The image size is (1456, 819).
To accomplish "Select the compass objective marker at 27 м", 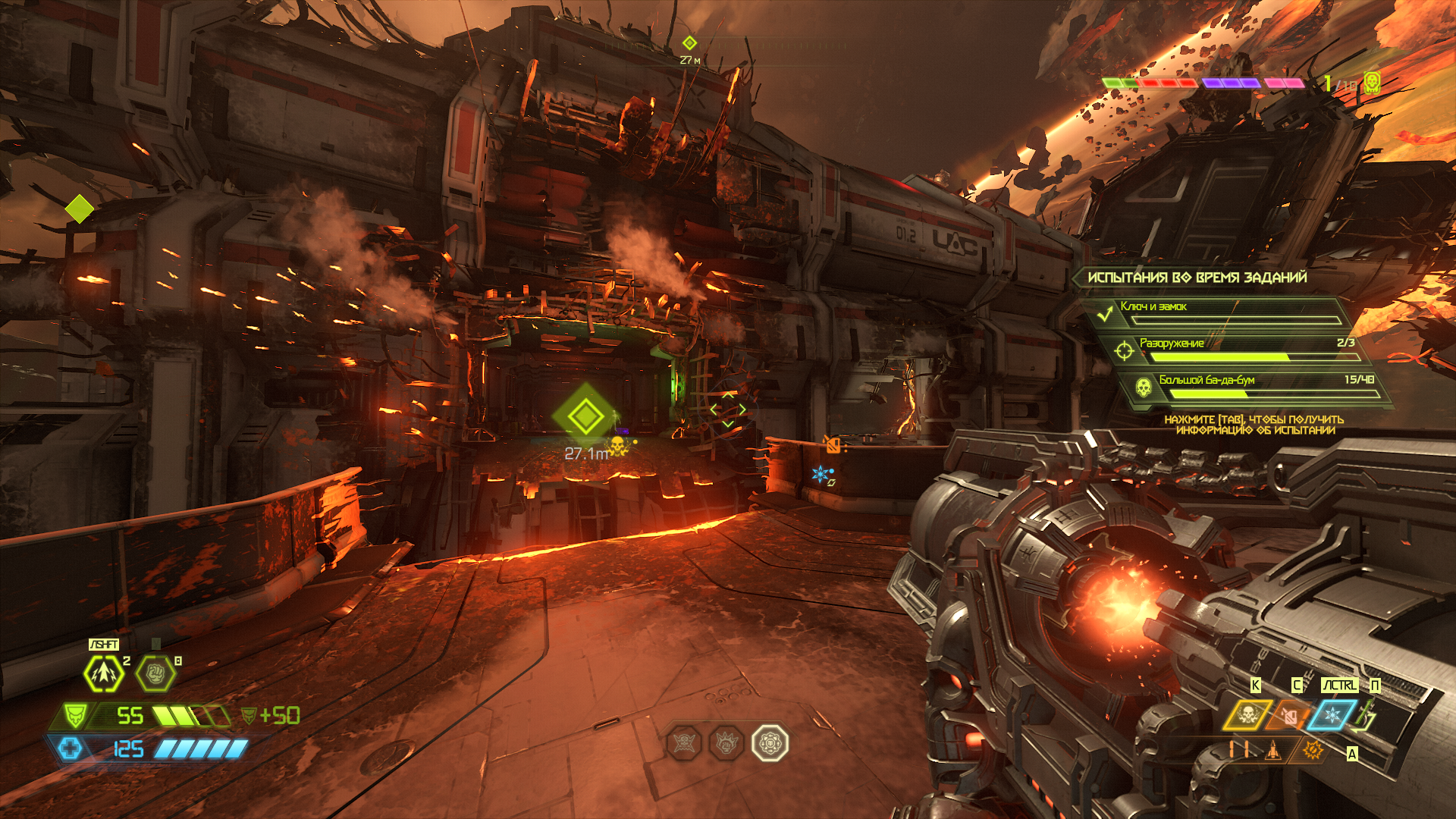I will tap(689, 43).
